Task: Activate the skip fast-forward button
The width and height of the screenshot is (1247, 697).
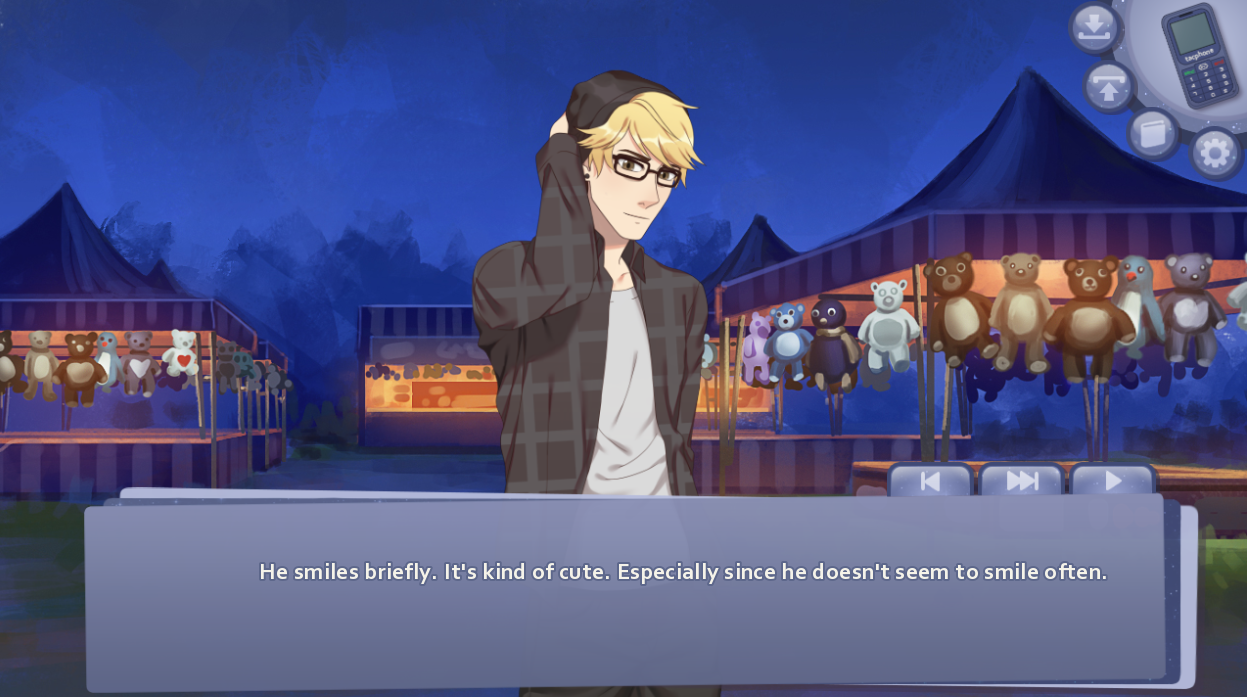Action: point(1021,481)
